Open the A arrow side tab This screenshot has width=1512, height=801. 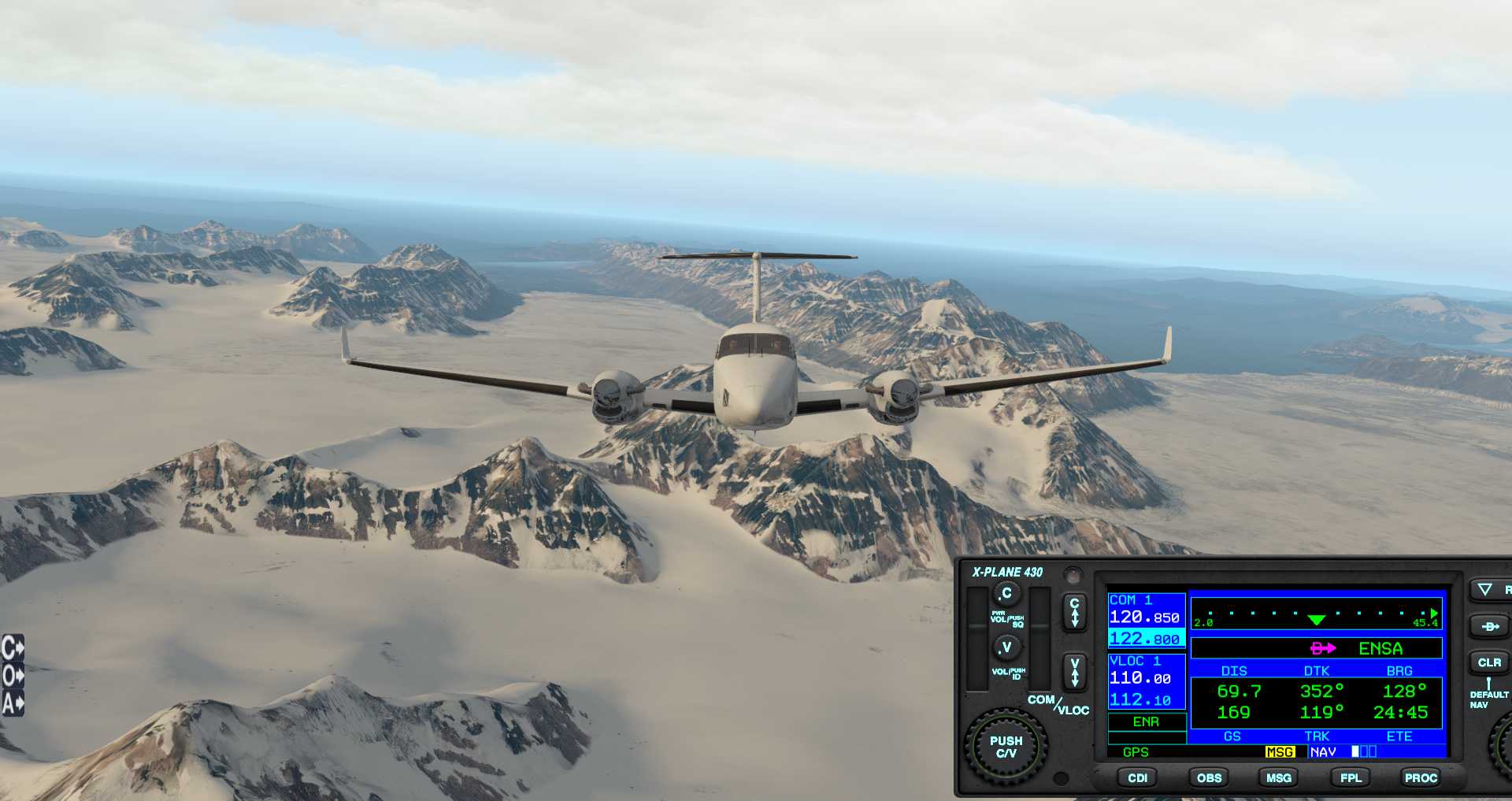[13, 703]
